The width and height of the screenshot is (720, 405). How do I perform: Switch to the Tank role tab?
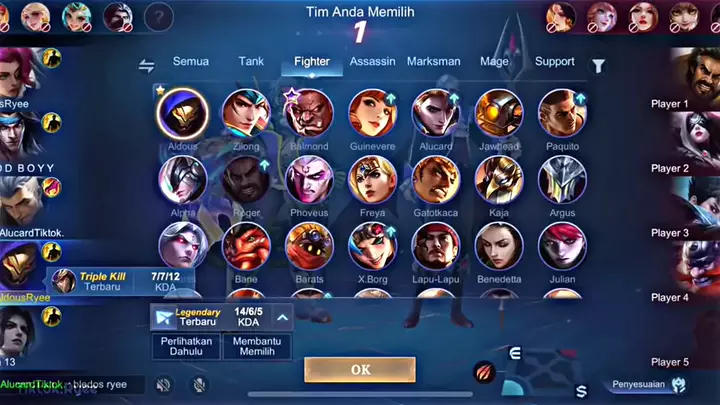click(251, 61)
